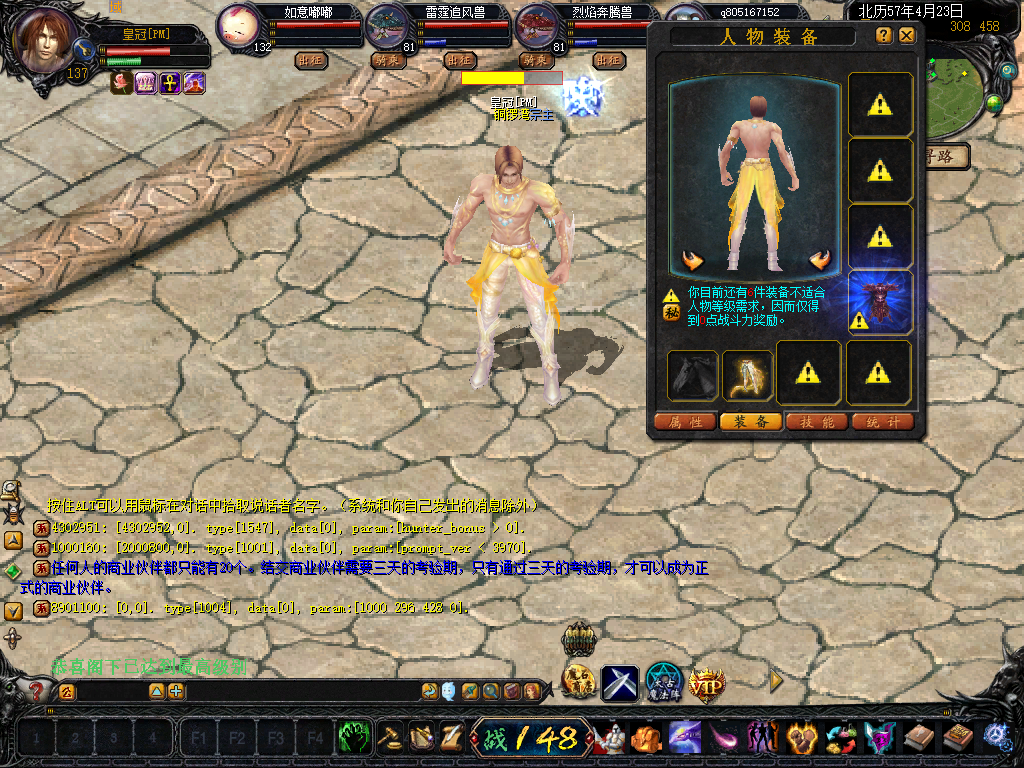The width and height of the screenshot is (1024, 768).
Task: Activate the green hand skill icon
Action: pos(353,738)
